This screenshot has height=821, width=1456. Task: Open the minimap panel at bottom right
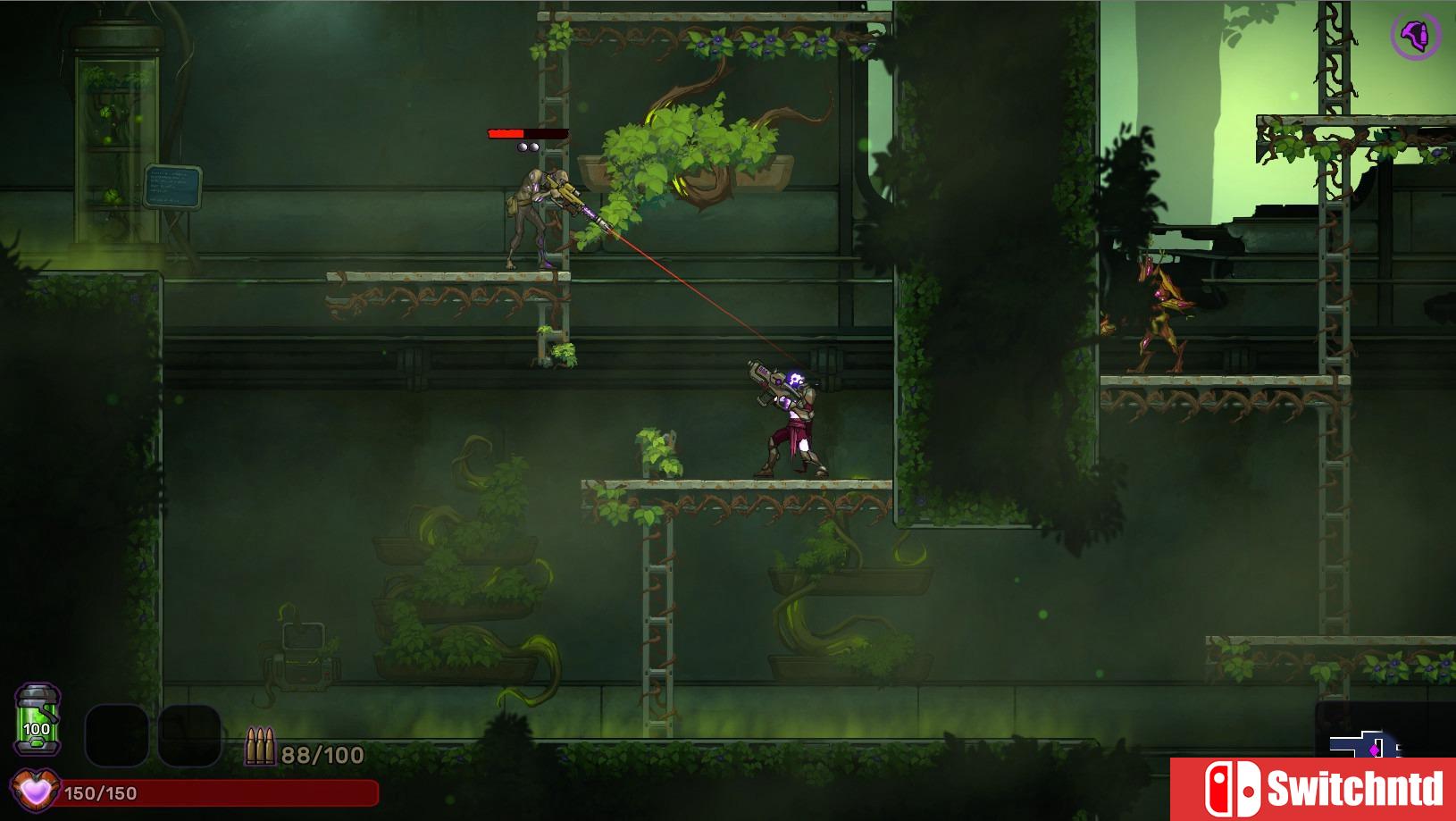point(1367,742)
